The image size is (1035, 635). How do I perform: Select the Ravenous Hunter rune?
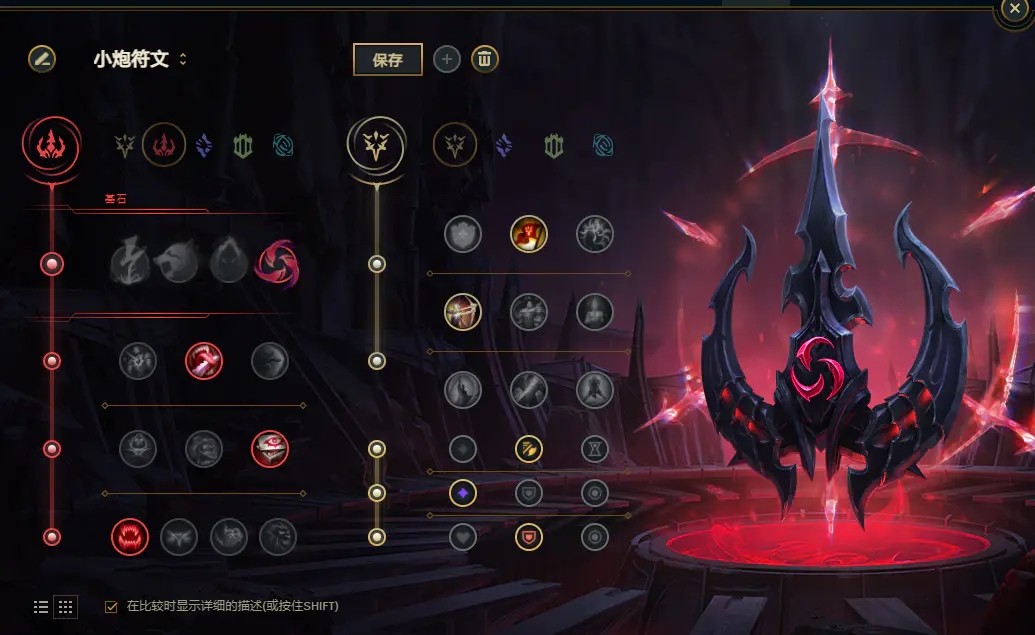(130, 537)
